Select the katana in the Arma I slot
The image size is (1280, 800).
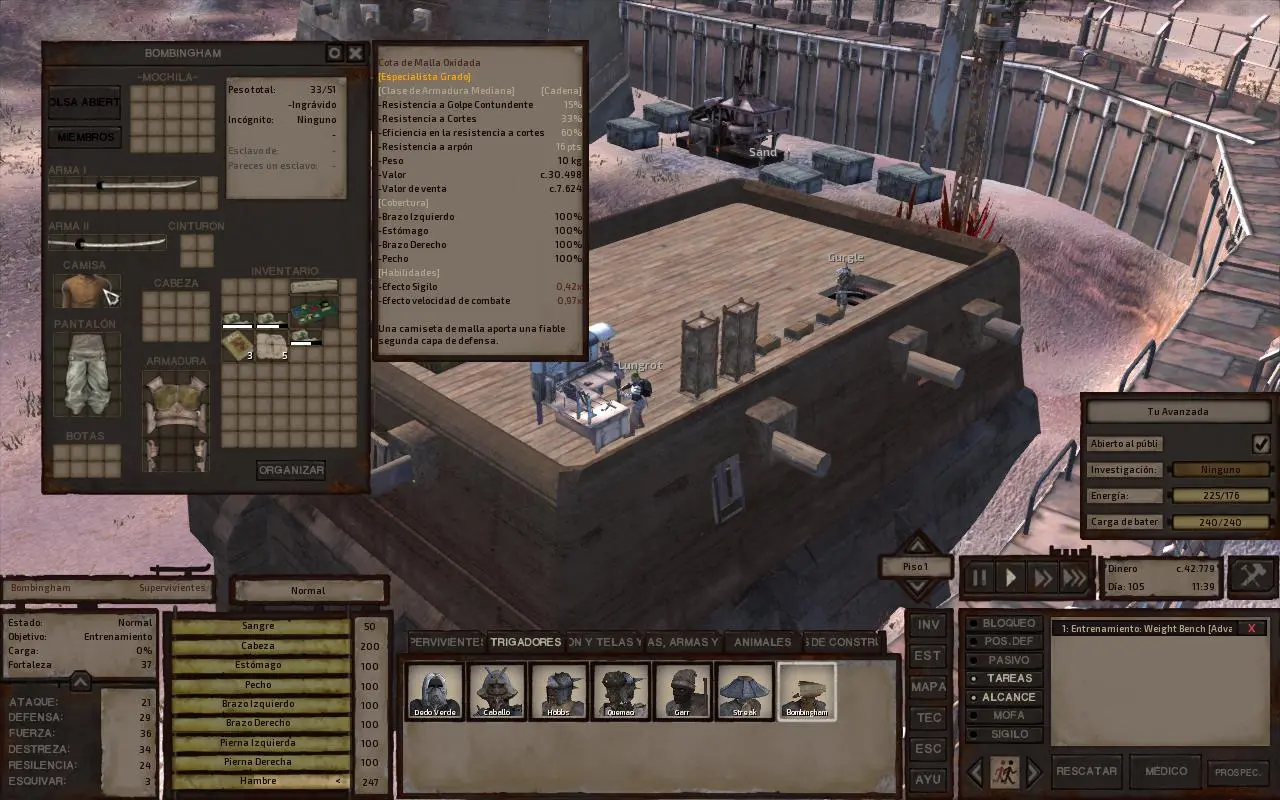[125, 185]
